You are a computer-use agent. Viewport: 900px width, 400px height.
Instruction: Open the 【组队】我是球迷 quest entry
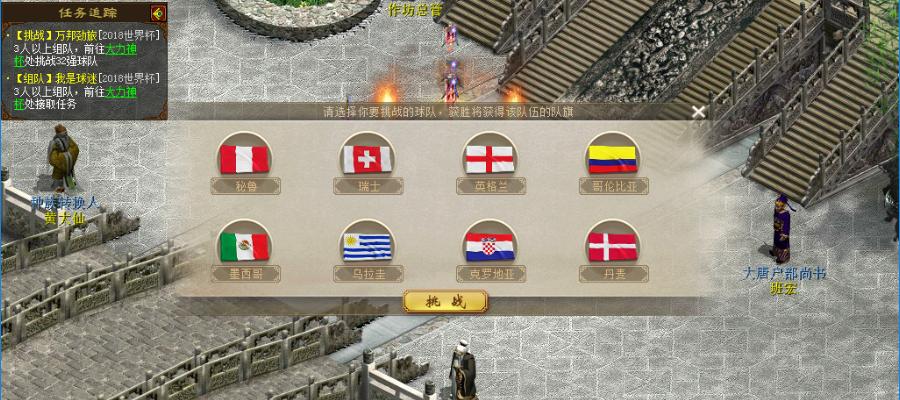[x=58, y=78]
